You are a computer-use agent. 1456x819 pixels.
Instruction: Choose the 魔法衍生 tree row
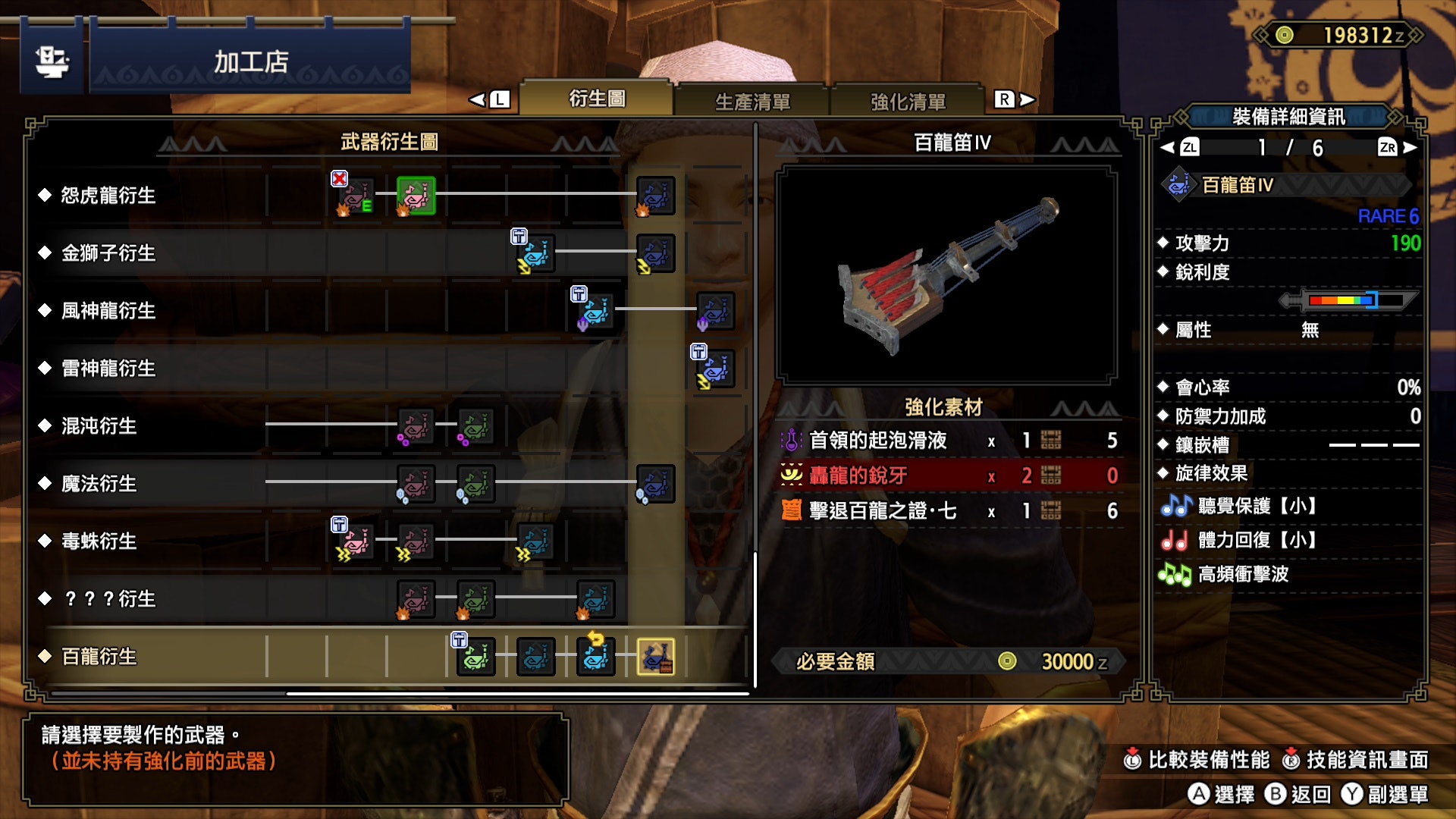[99, 484]
